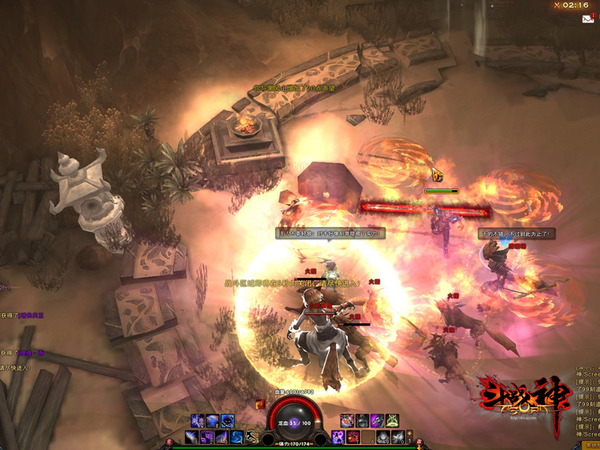Click the red and white orb skill

click(347, 420)
